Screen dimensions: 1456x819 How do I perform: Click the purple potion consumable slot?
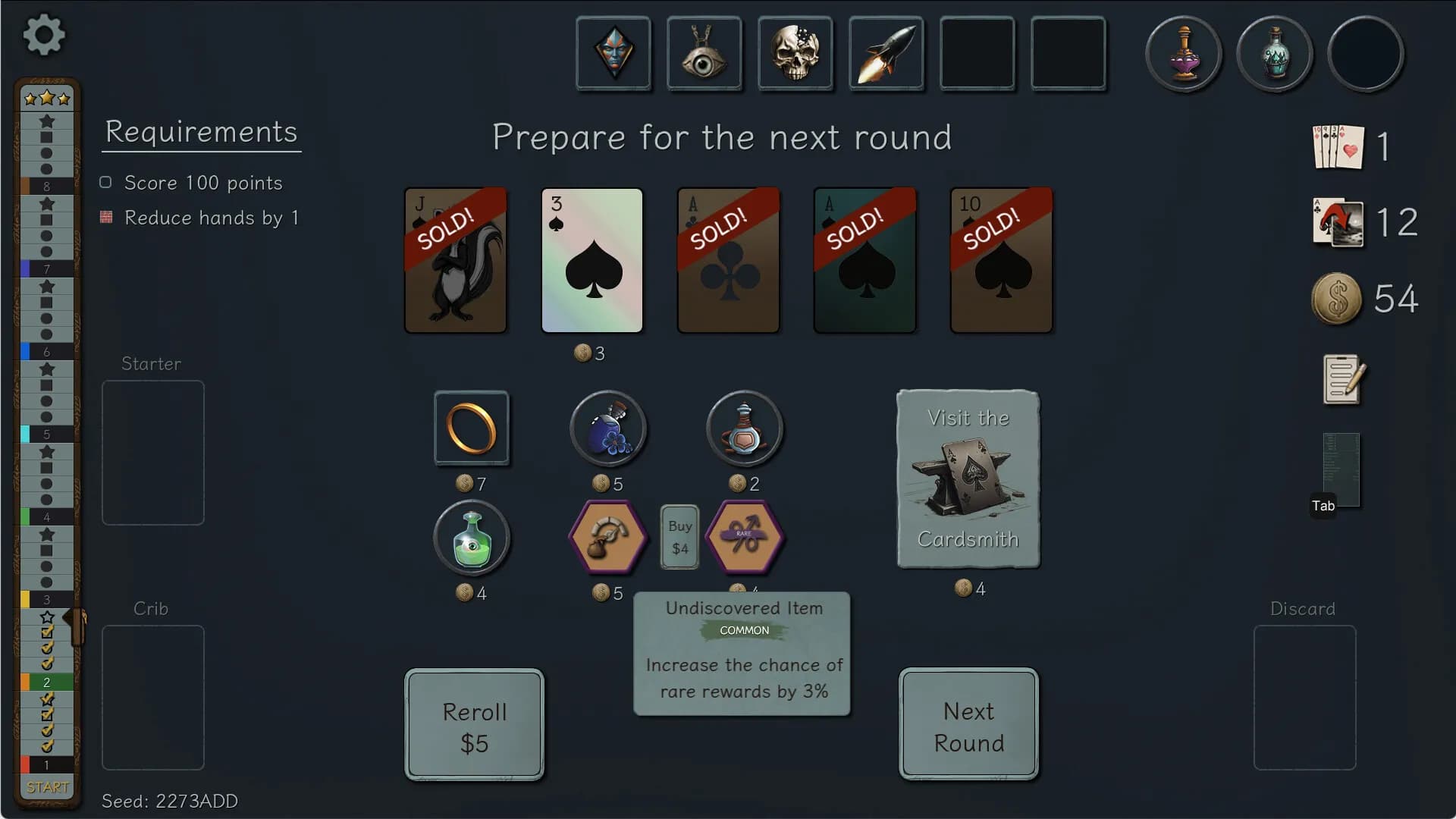(x=1184, y=53)
